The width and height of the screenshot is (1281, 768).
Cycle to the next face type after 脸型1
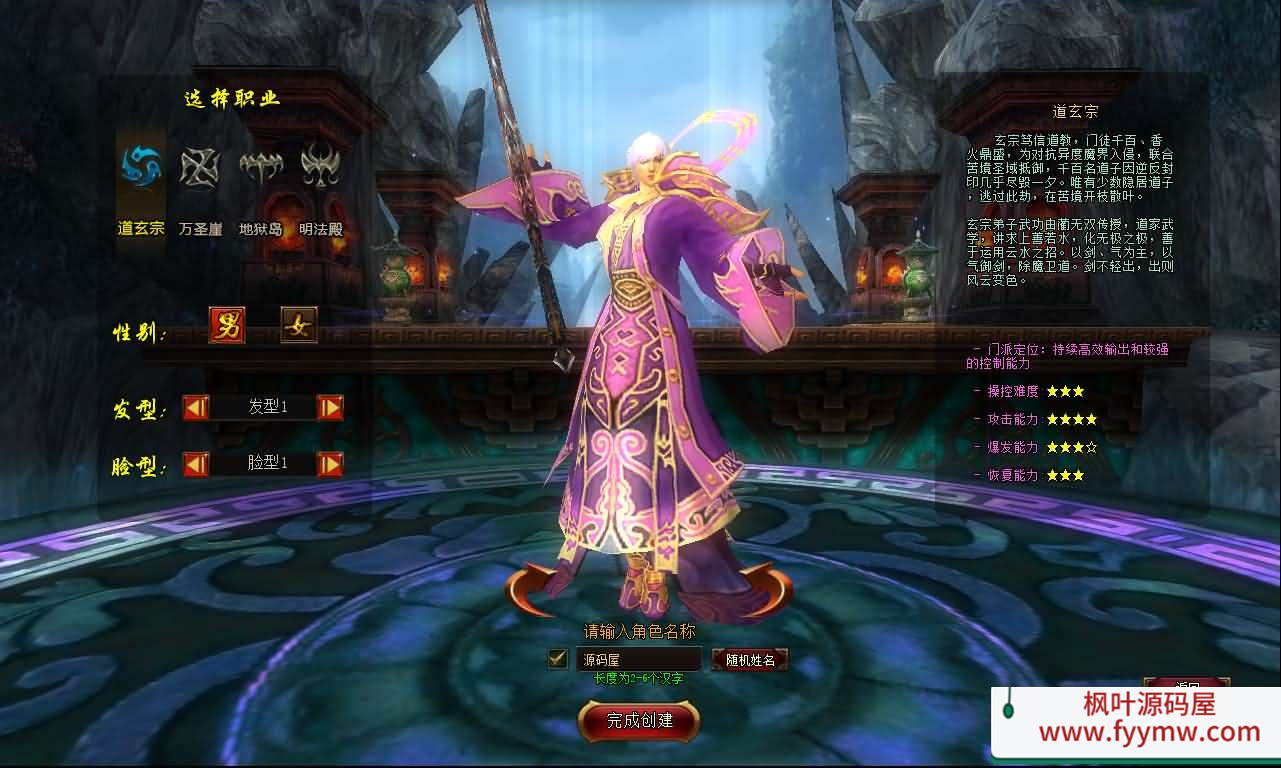[x=330, y=464]
